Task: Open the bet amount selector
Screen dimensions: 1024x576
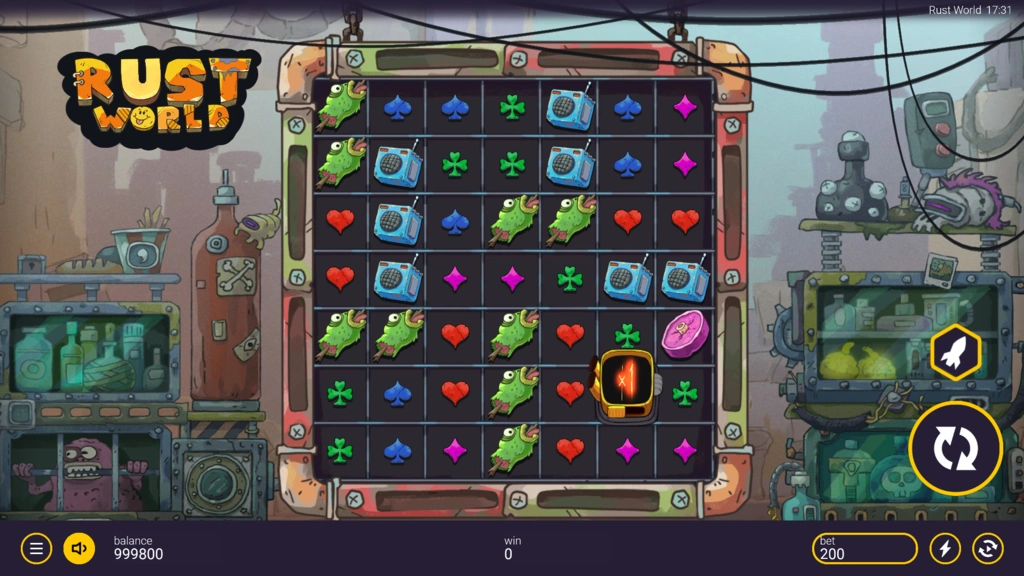Action: pyautogui.click(x=864, y=548)
